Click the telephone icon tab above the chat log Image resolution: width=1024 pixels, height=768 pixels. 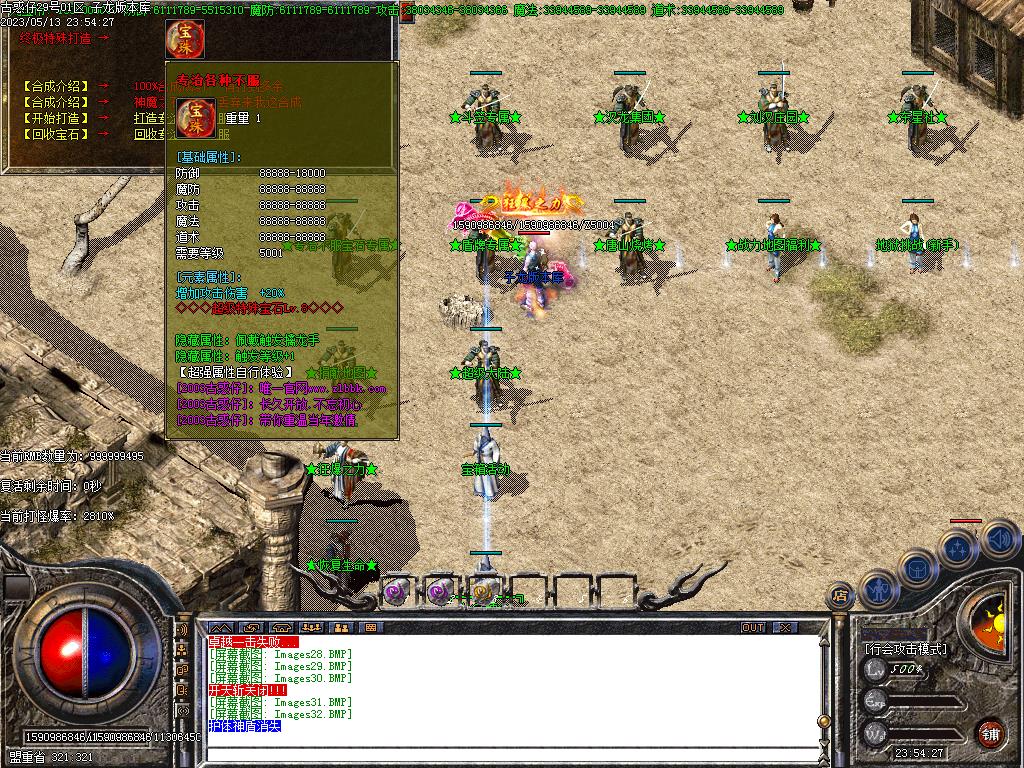click(x=280, y=627)
